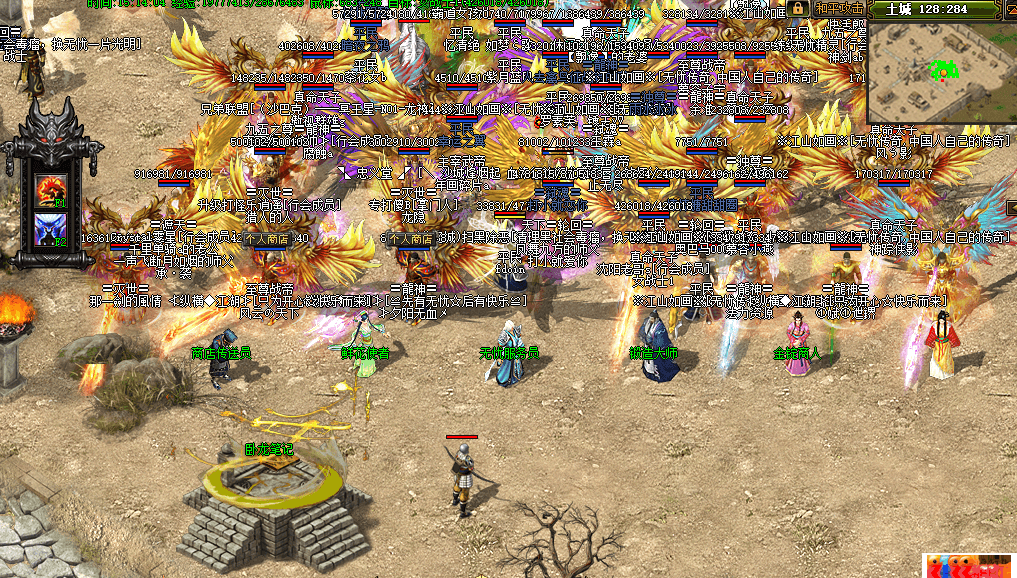Toggle the padlock lock icon
This screenshot has width=1017, height=578.
pos(798,8)
